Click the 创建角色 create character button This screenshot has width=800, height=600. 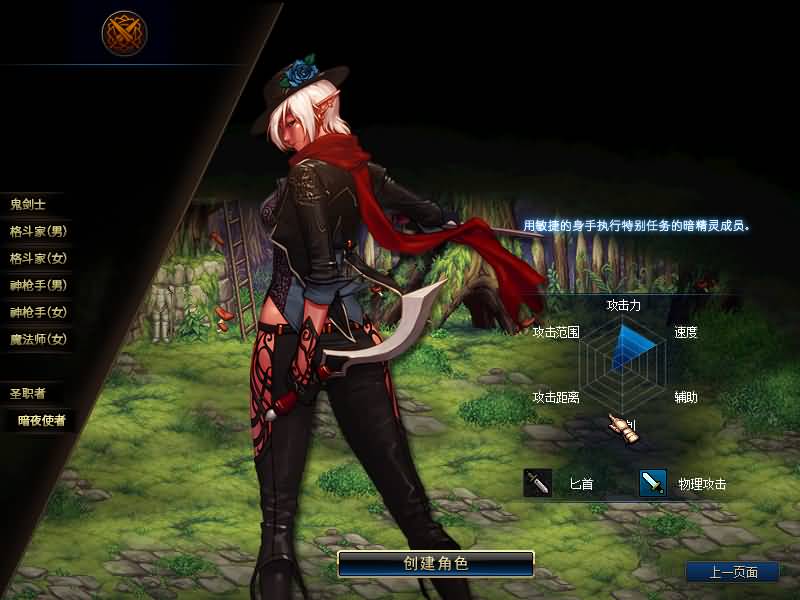tap(435, 563)
